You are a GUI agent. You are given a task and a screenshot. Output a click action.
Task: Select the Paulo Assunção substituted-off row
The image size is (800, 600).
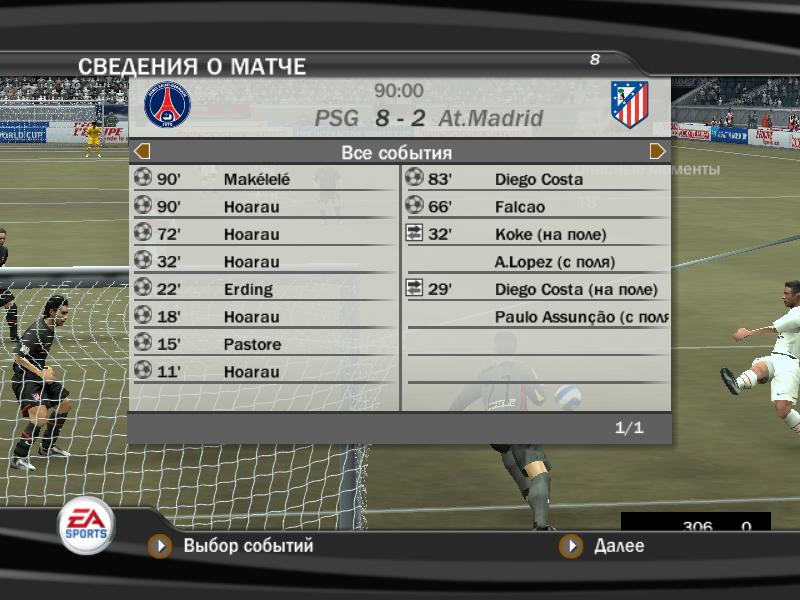[536, 317]
